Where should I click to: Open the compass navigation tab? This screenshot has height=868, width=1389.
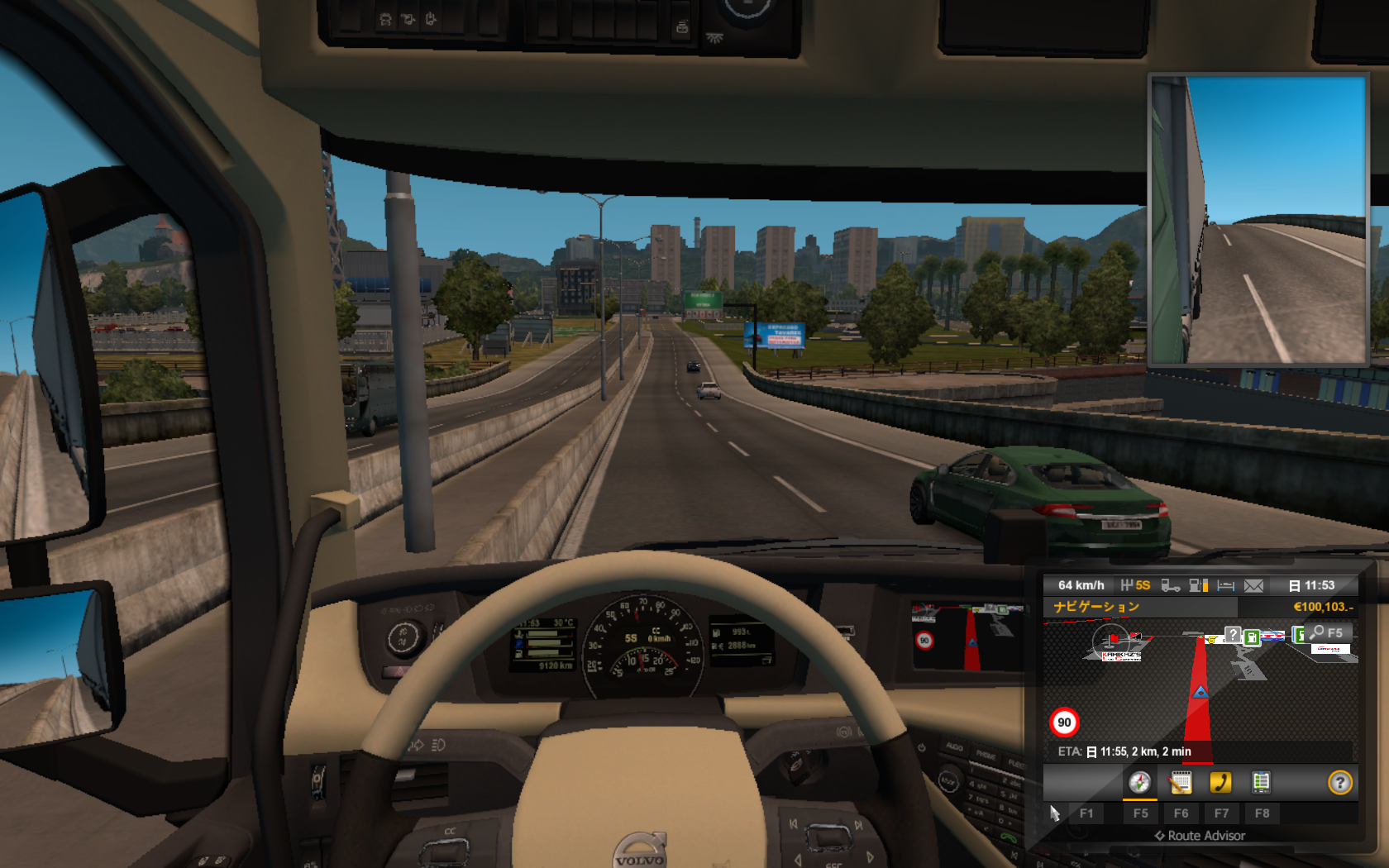tap(1139, 782)
